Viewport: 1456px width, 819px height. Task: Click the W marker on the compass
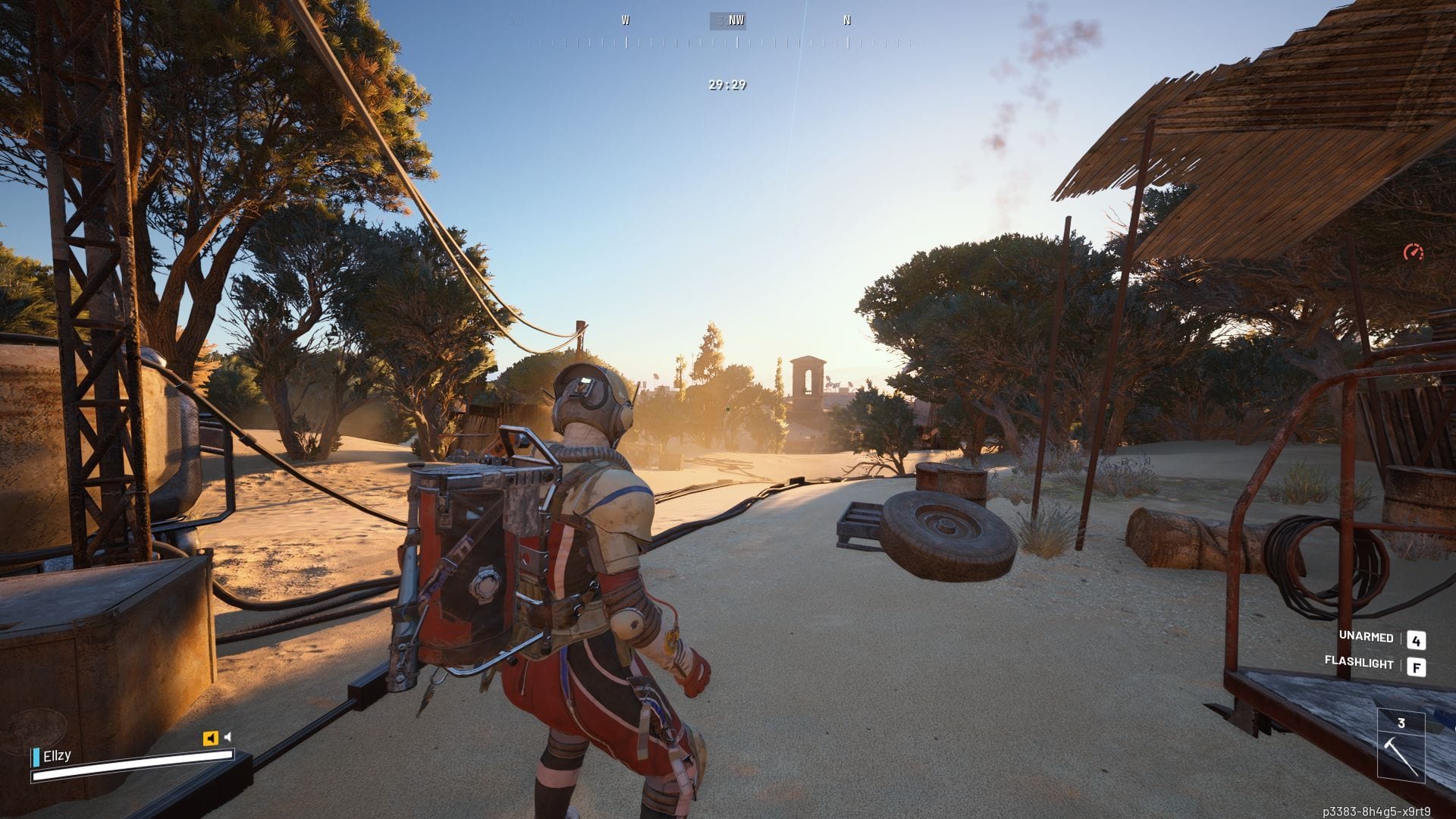pyautogui.click(x=625, y=20)
